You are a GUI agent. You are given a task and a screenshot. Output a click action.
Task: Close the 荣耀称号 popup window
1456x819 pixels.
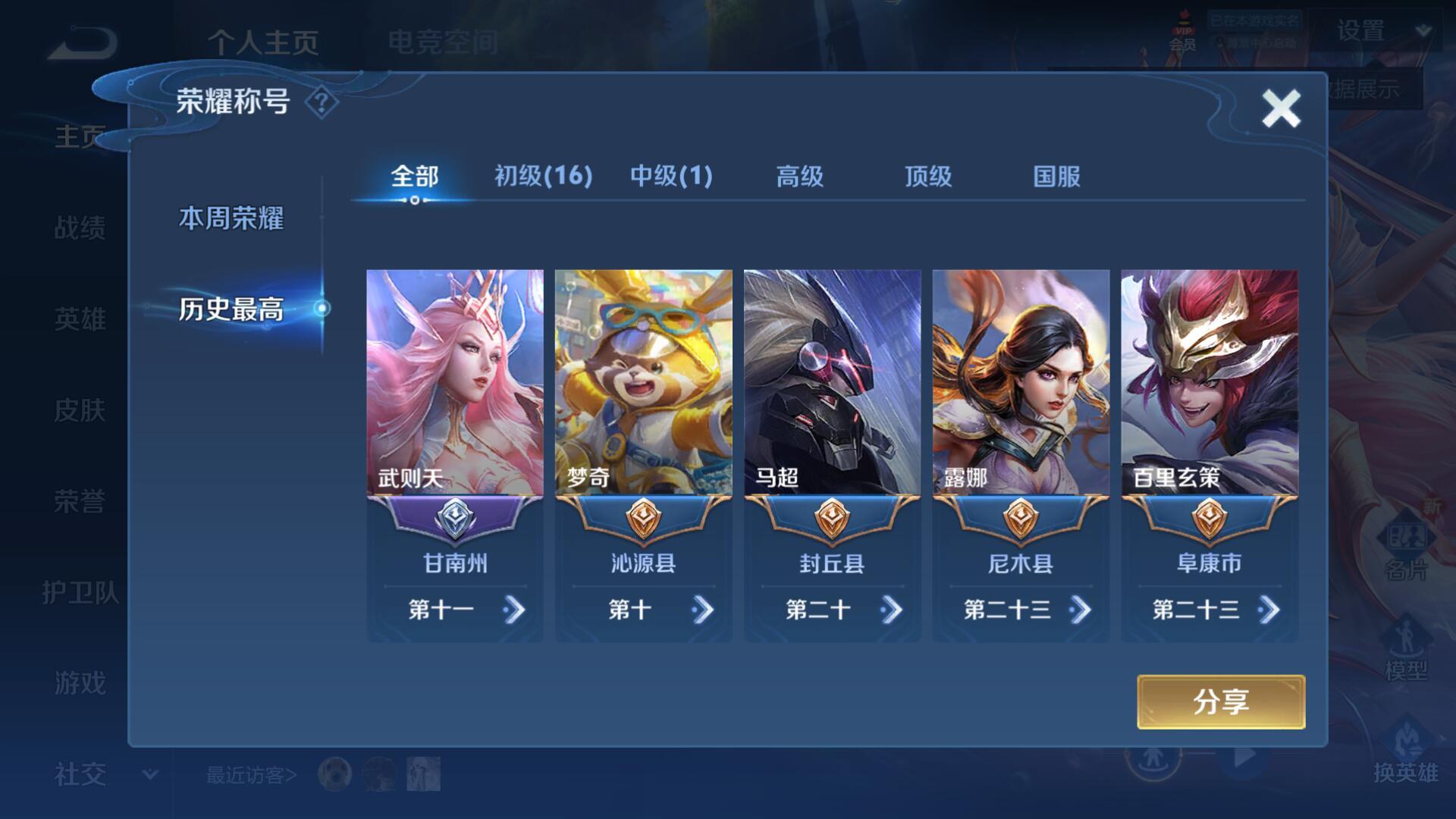click(x=1281, y=108)
